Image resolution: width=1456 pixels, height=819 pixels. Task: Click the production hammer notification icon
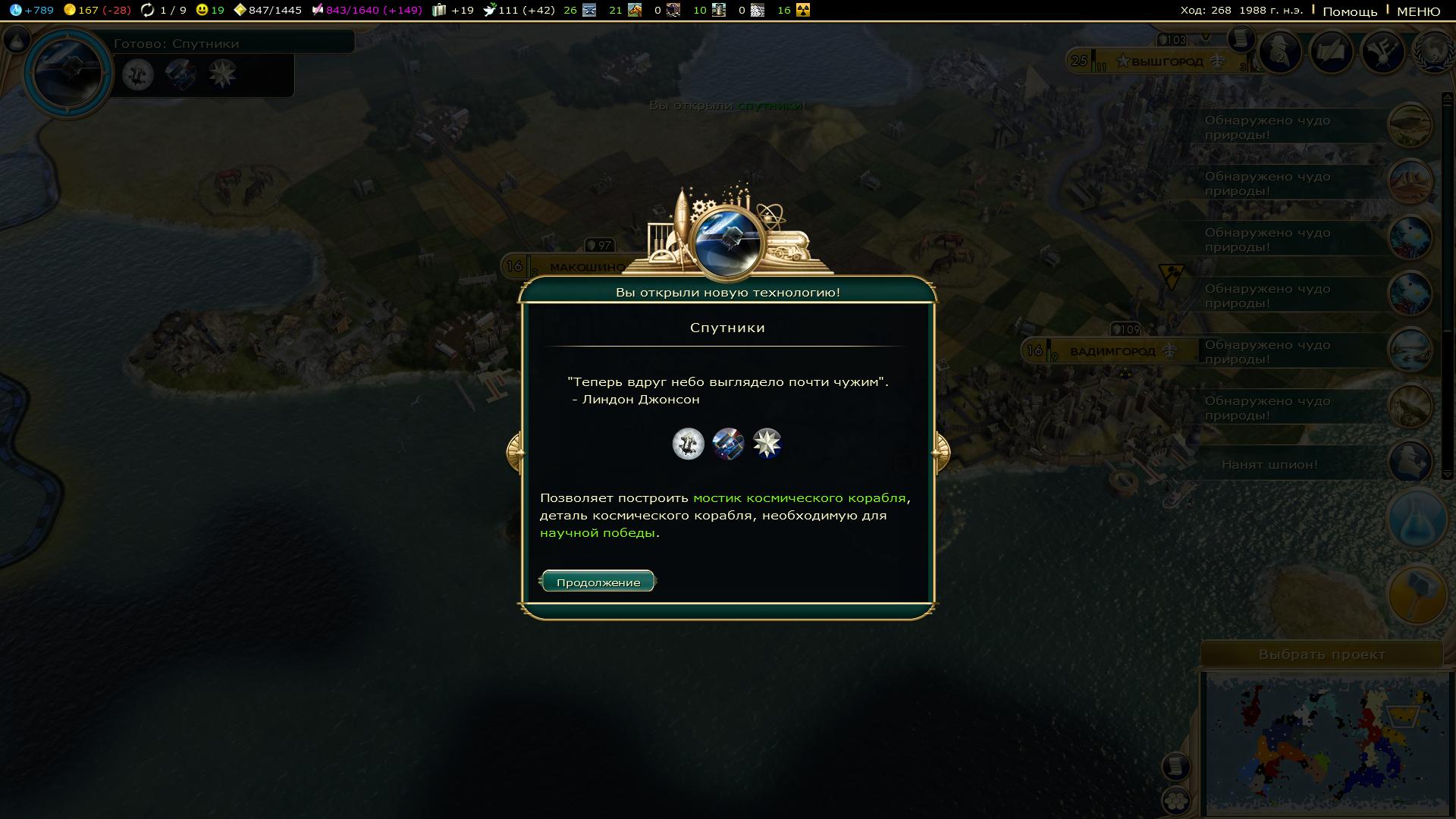click(x=1417, y=595)
